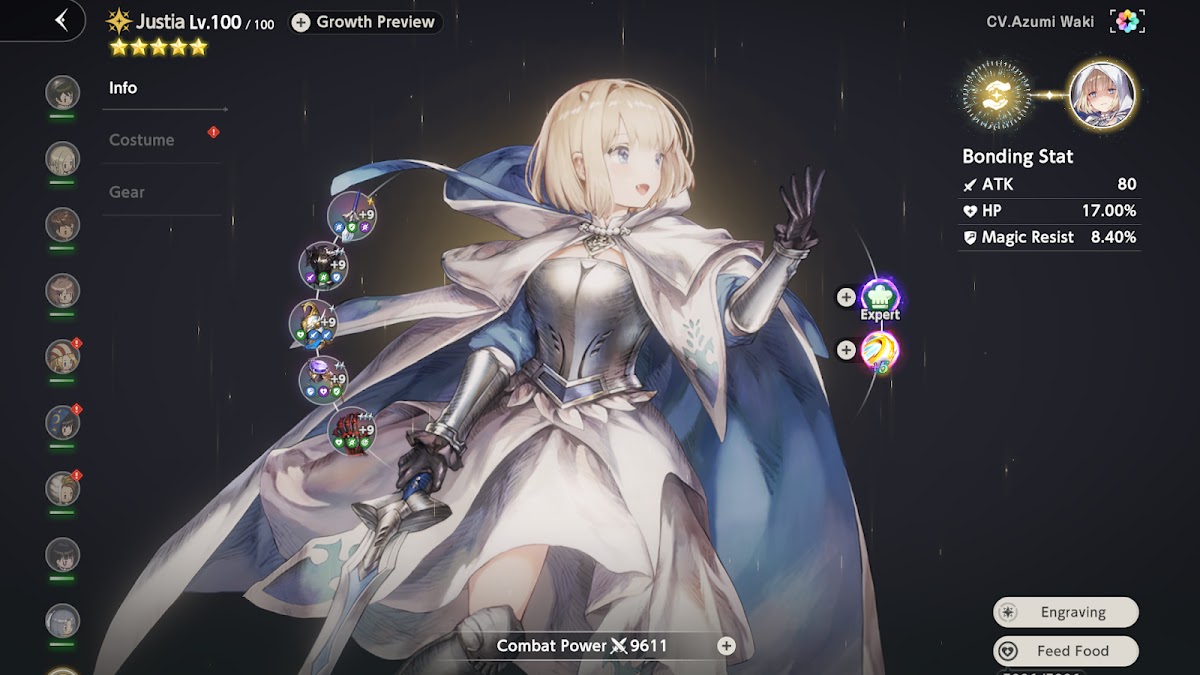Switch to the Gear tab
Viewport: 1200px width, 675px height.
[127, 192]
